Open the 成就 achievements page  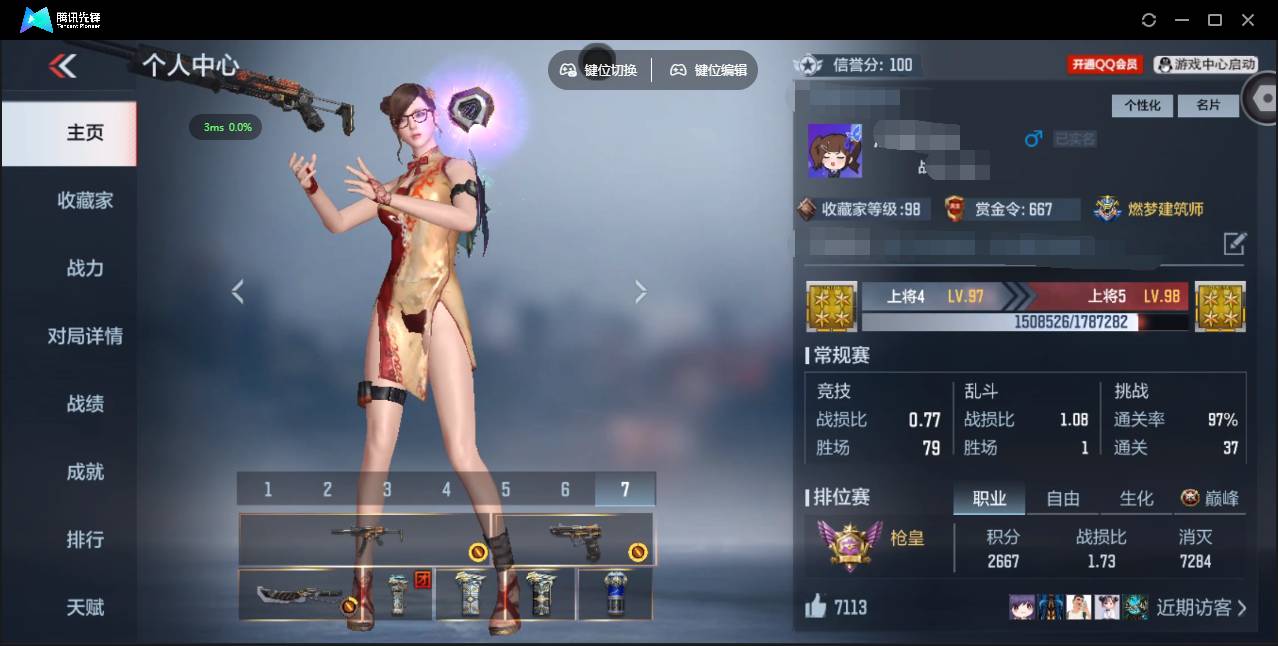[85, 472]
